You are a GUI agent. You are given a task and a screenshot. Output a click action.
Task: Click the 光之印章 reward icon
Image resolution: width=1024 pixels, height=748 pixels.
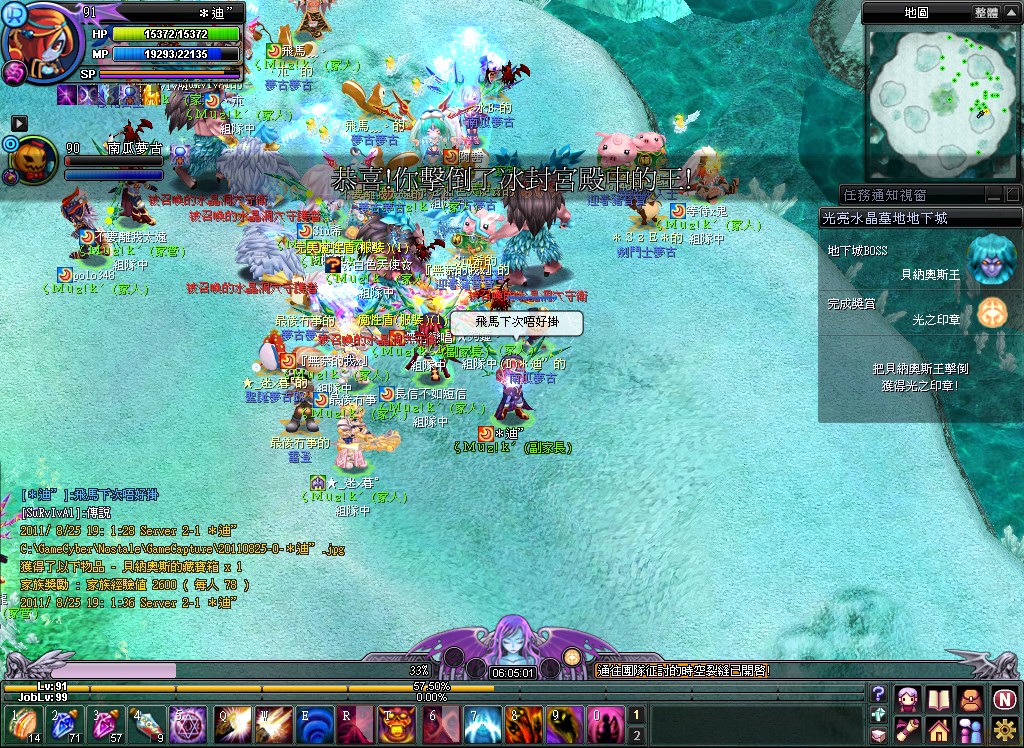pyautogui.click(x=993, y=312)
